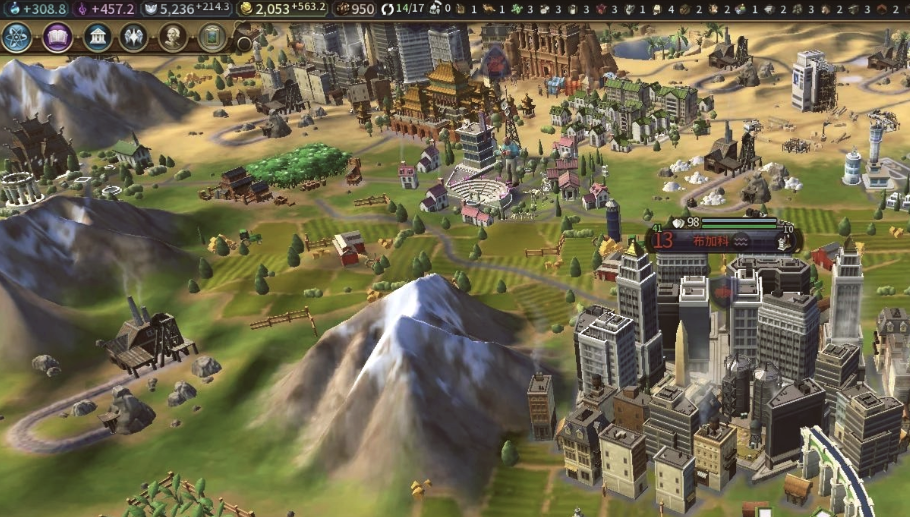Image resolution: width=910 pixels, height=517 pixels.
Task: Select the 布加科 city banner
Action: click(x=711, y=240)
